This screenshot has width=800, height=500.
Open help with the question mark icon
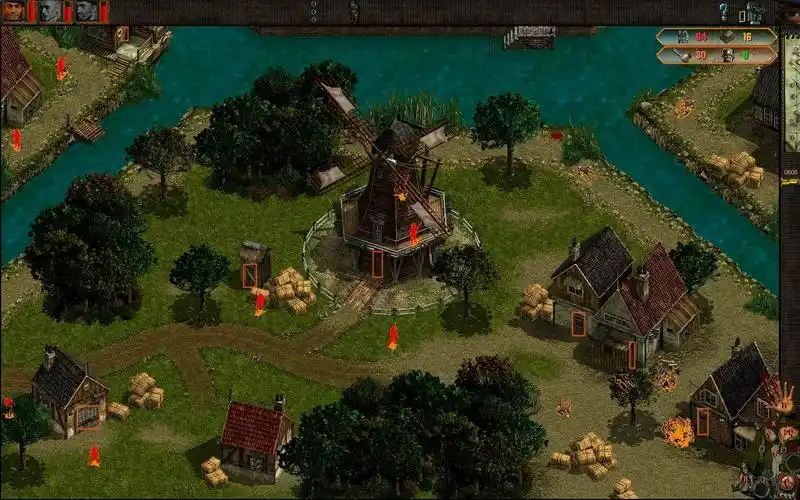coord(723,12)
